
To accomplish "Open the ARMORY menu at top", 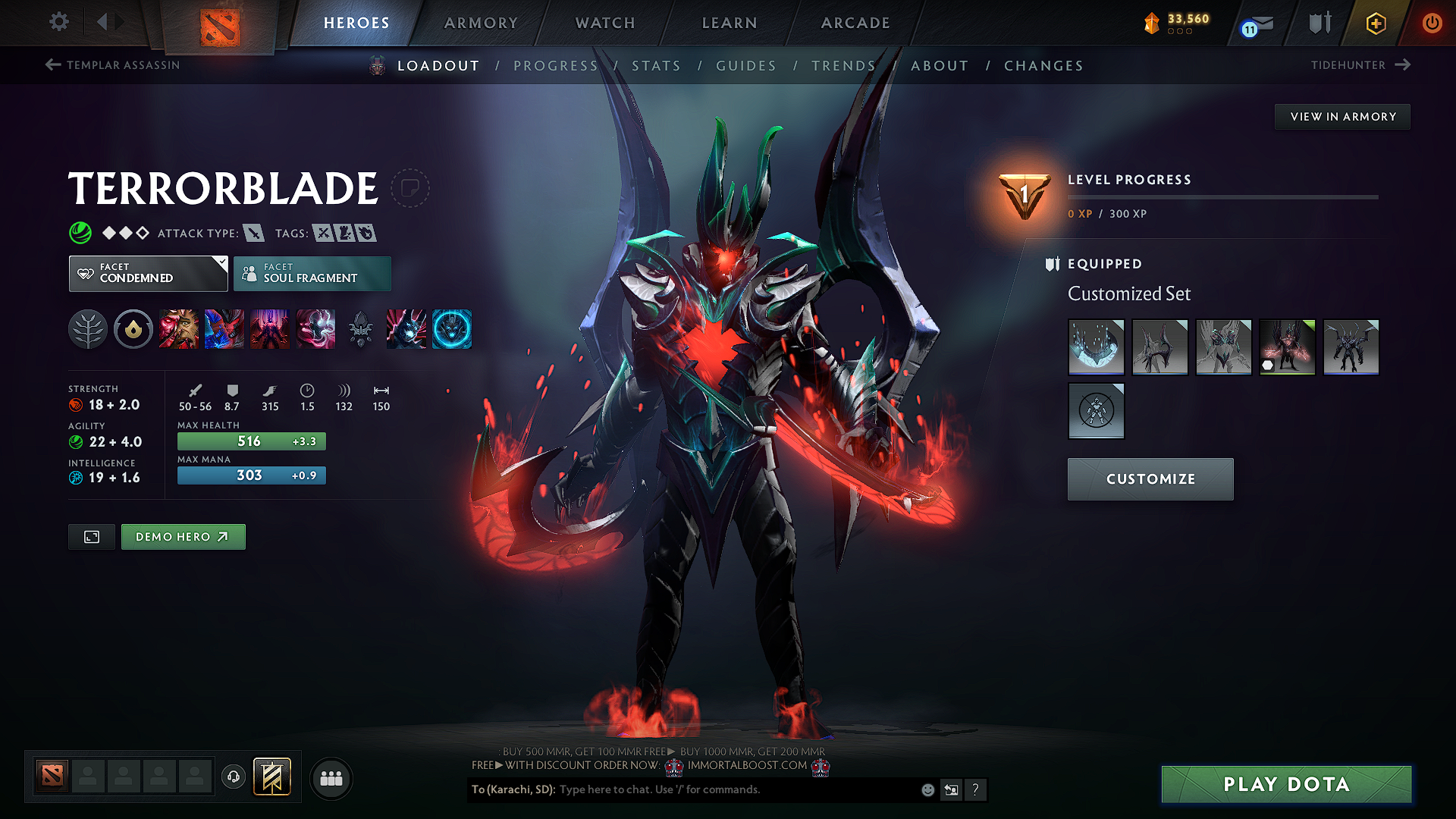I will click(x=481, y=23).
